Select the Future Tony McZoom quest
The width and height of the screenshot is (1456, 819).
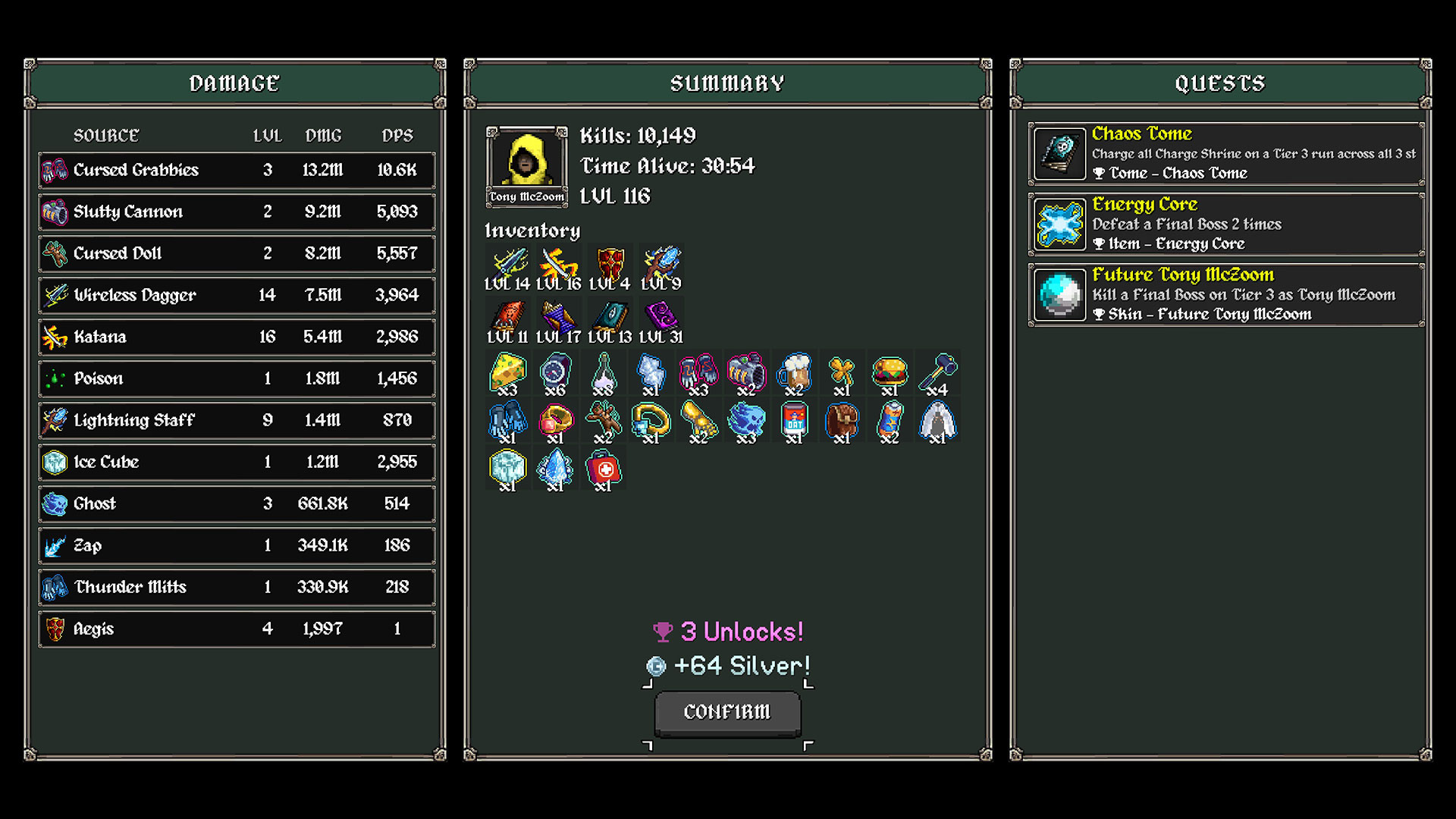click(1225, 295)
